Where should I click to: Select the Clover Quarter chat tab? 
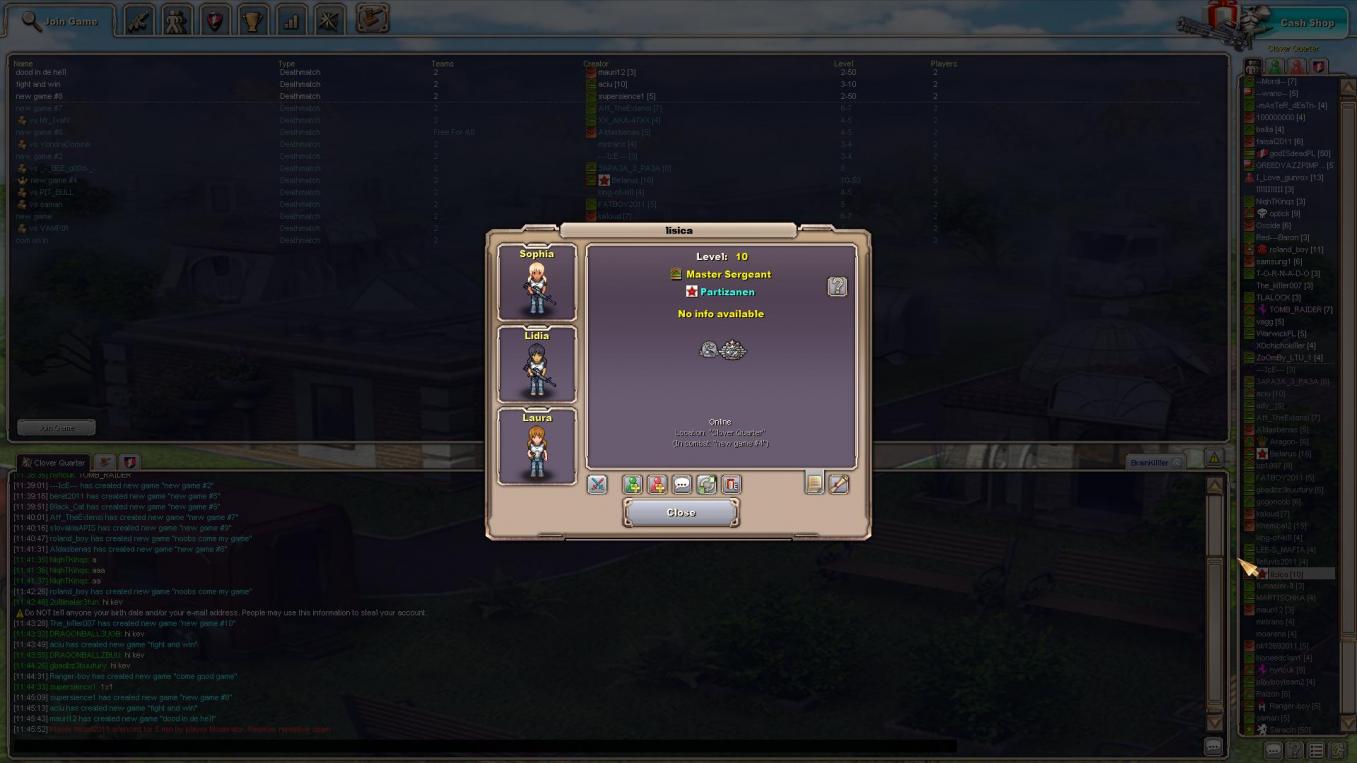point(55,463)
